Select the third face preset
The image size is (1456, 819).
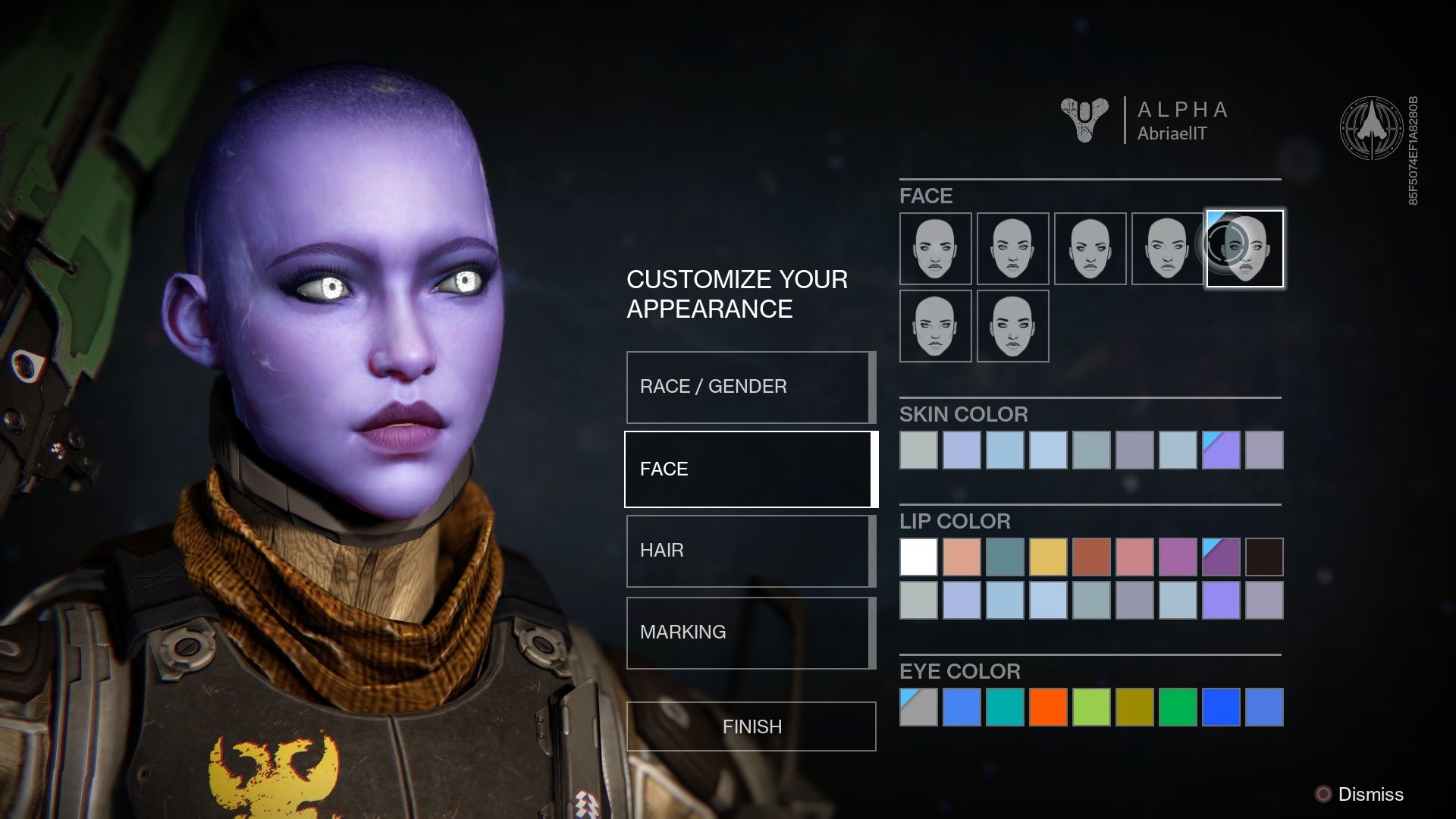click(x=1090, y=249)
